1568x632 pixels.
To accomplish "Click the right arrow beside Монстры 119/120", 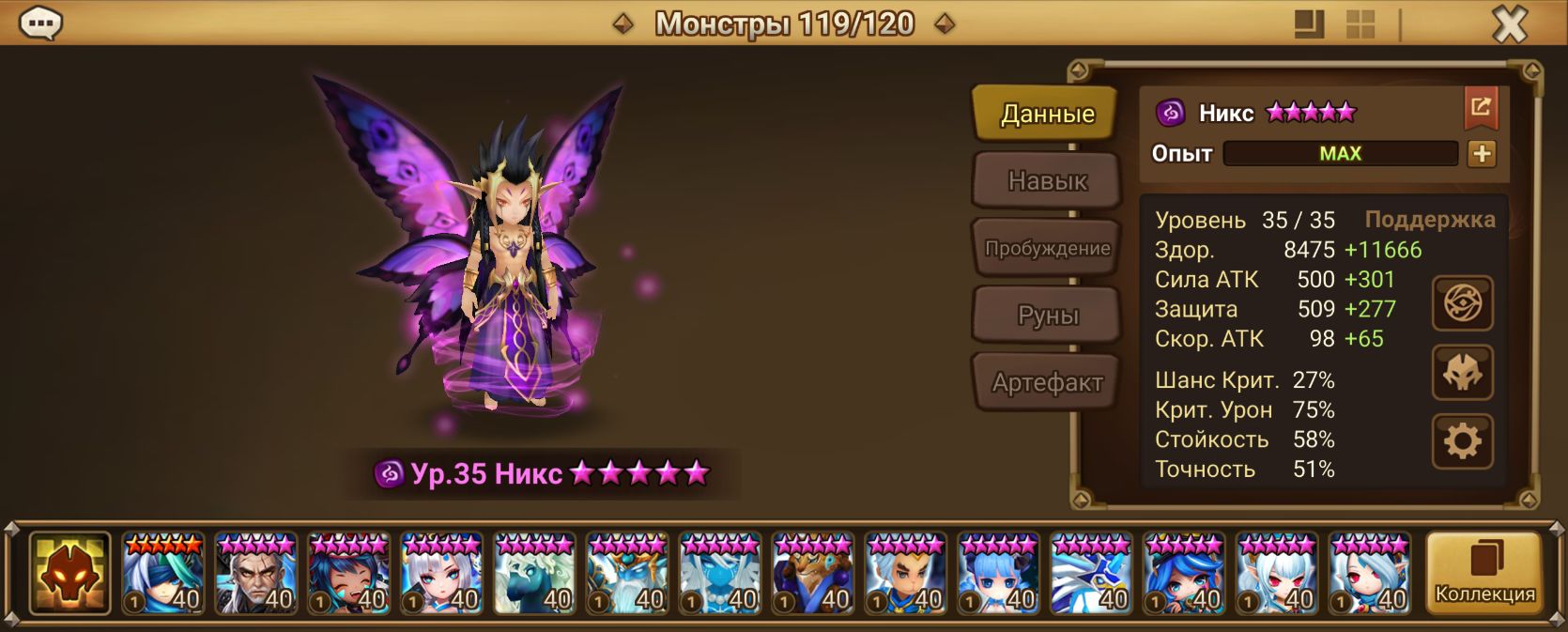I will (945, 23).
